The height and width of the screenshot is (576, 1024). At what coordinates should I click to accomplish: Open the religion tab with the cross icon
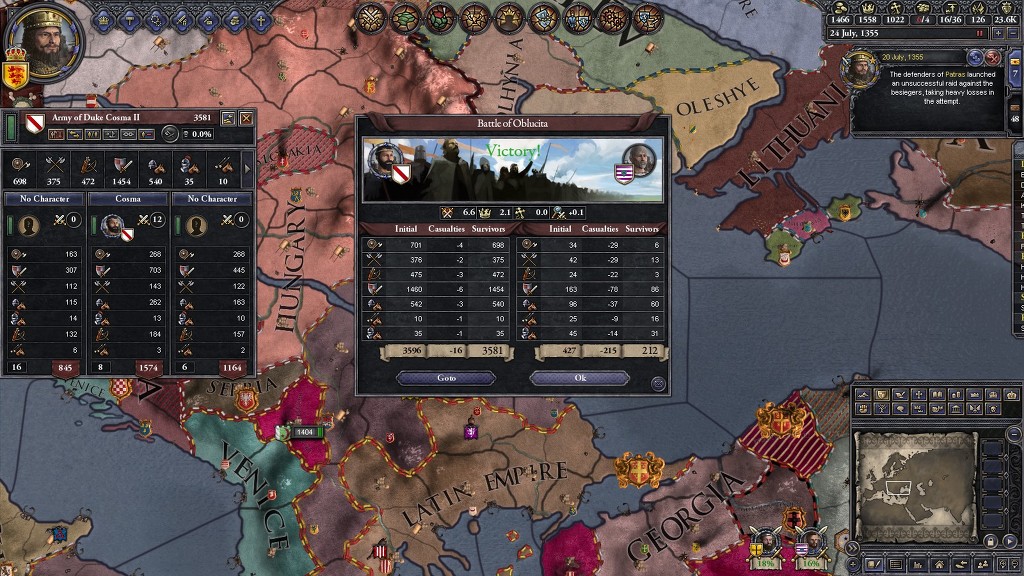[261, 19]
